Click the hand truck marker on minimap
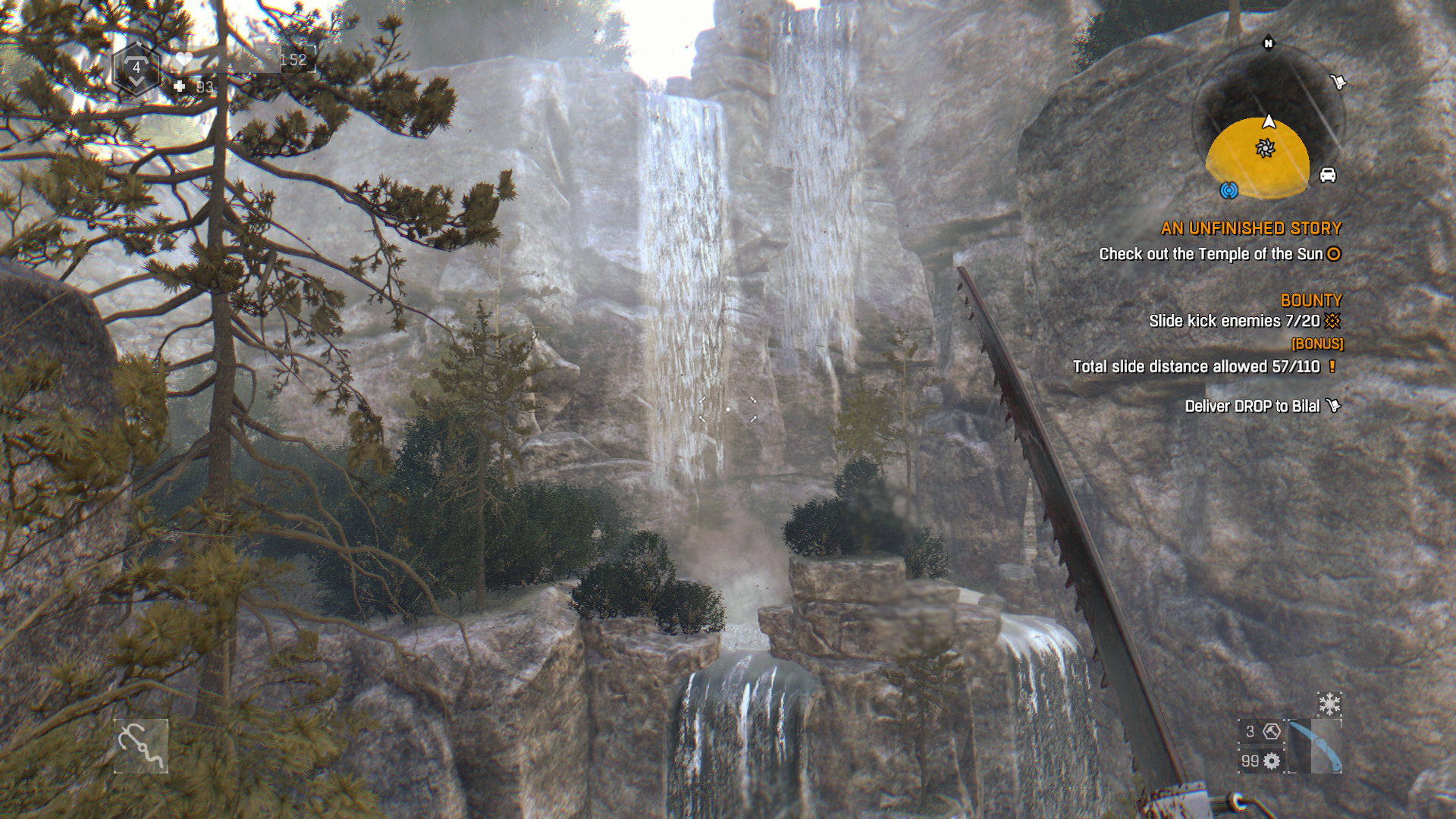The image size is (1456, 819). [1338, 81]
